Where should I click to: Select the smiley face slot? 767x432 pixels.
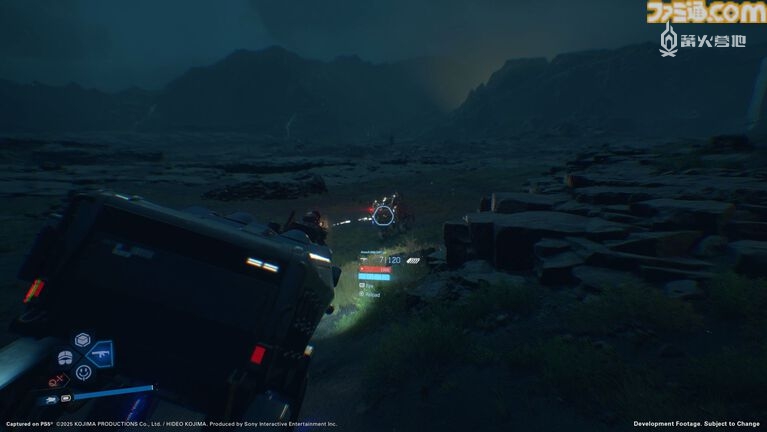[83, 372]
